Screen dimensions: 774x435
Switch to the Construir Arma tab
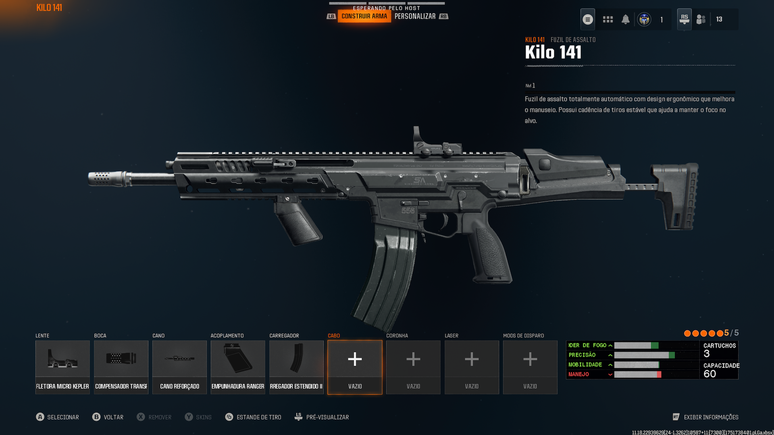tap(364, 17)
